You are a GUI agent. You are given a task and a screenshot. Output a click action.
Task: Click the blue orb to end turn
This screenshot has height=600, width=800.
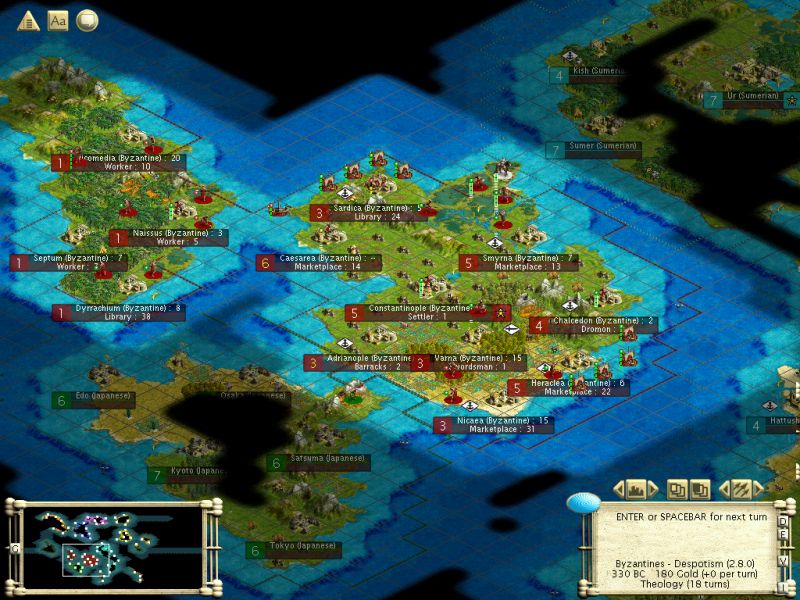581,503
